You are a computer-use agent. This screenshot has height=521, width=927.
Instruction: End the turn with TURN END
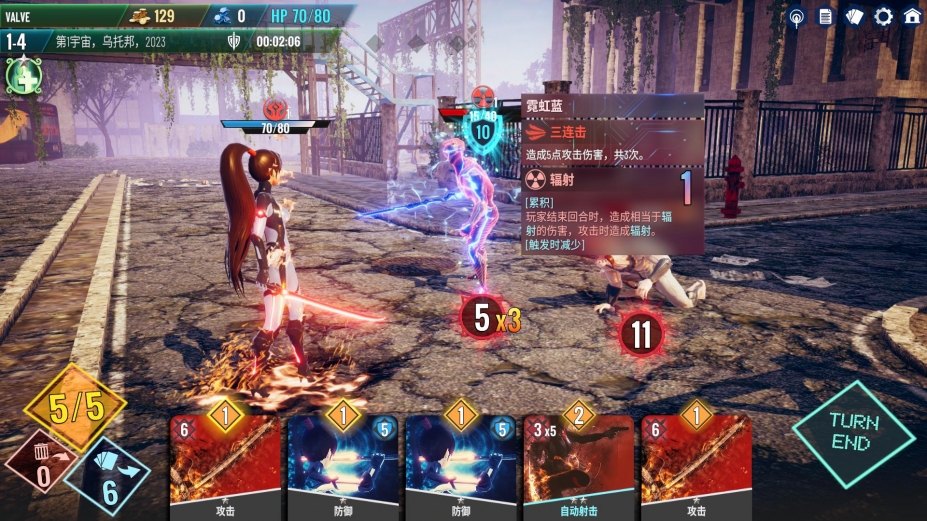coord(853,434)
